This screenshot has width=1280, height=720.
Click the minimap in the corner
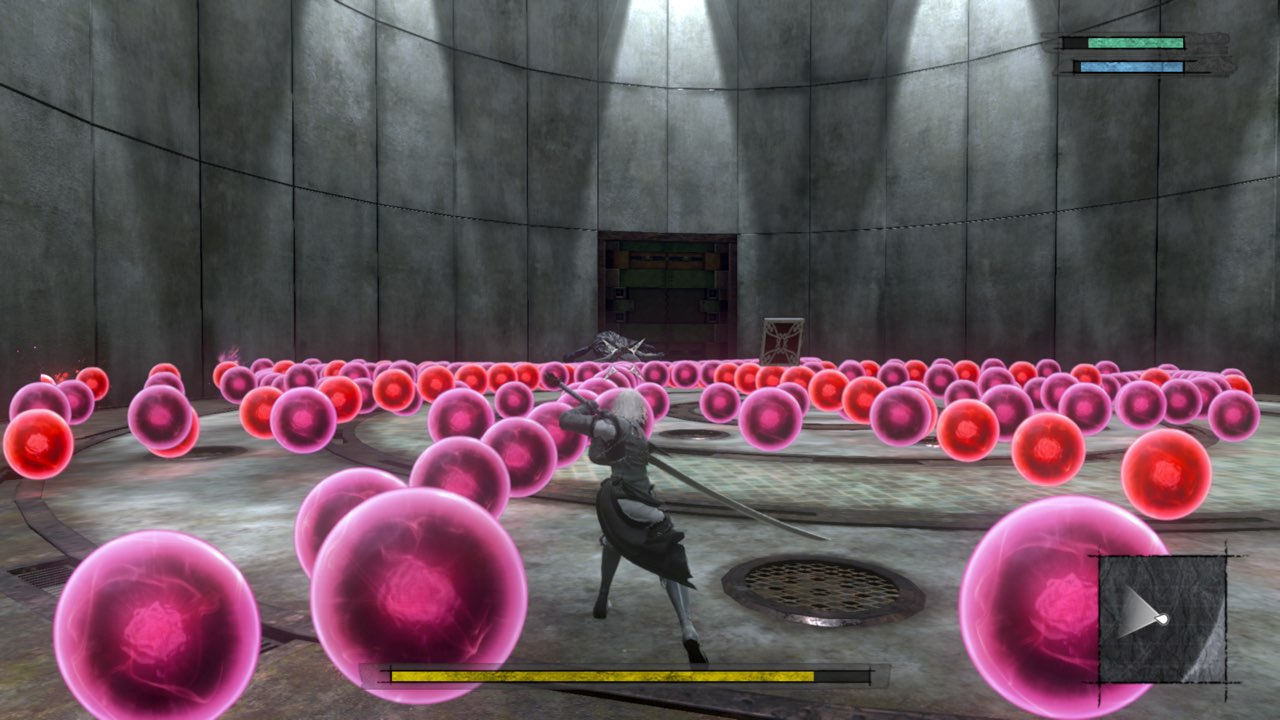[1162, 618]
